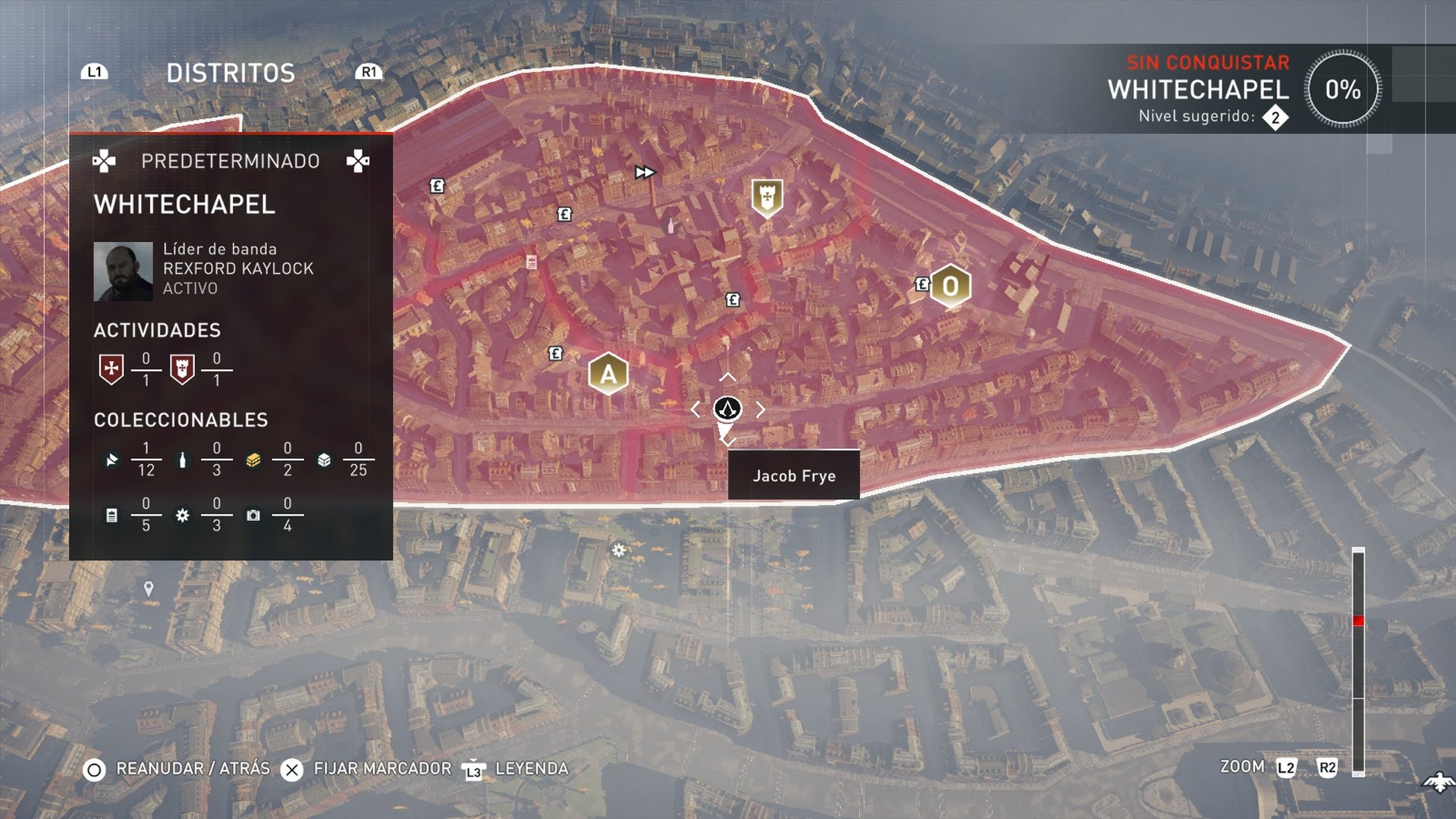Select the camera photograph collectible icon
1456x819 pixels.
coord(253,514)
